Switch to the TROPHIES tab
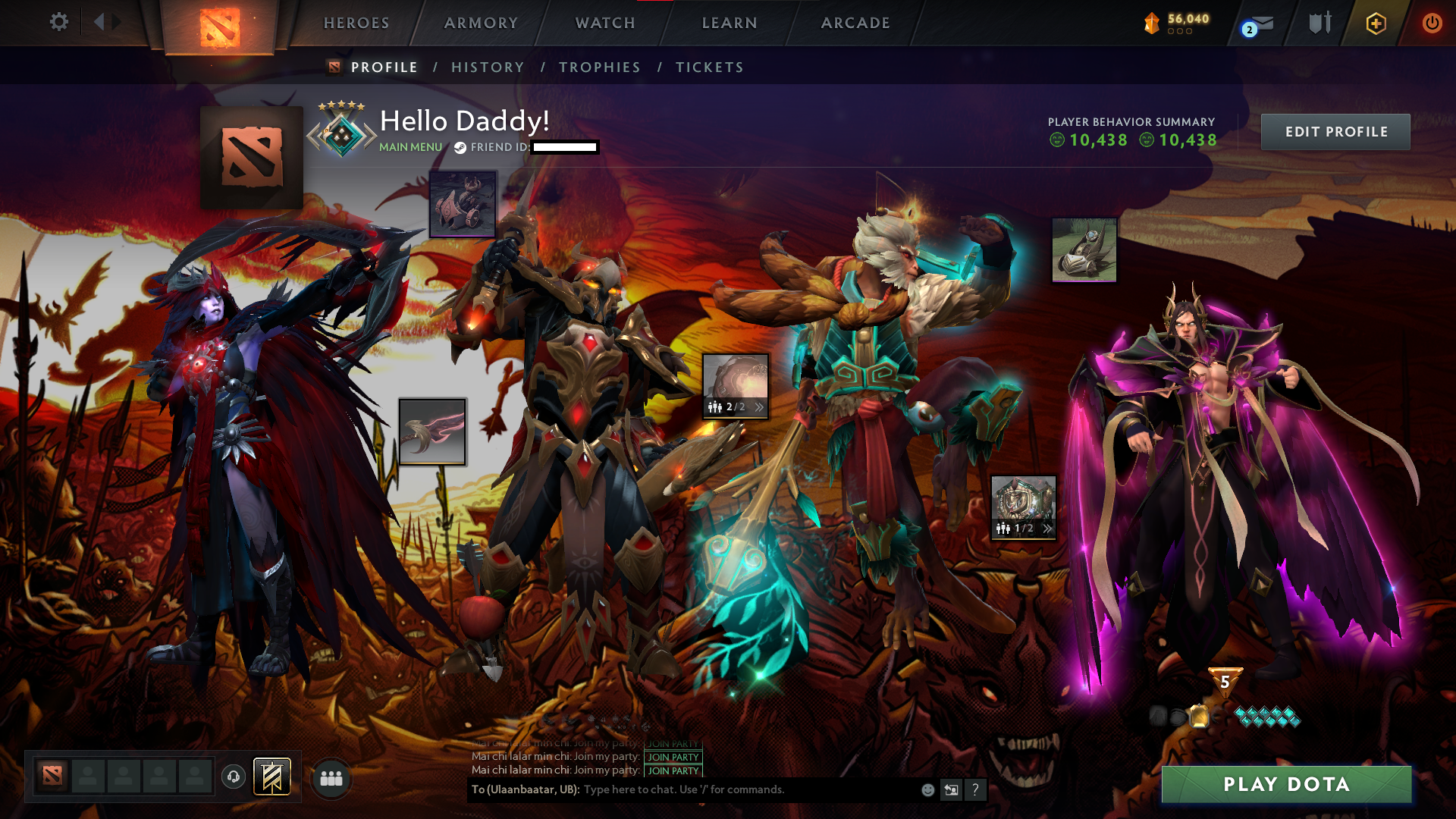This screenshot has width=1456, height=819. pyautogui.click(x=600, y=67)
